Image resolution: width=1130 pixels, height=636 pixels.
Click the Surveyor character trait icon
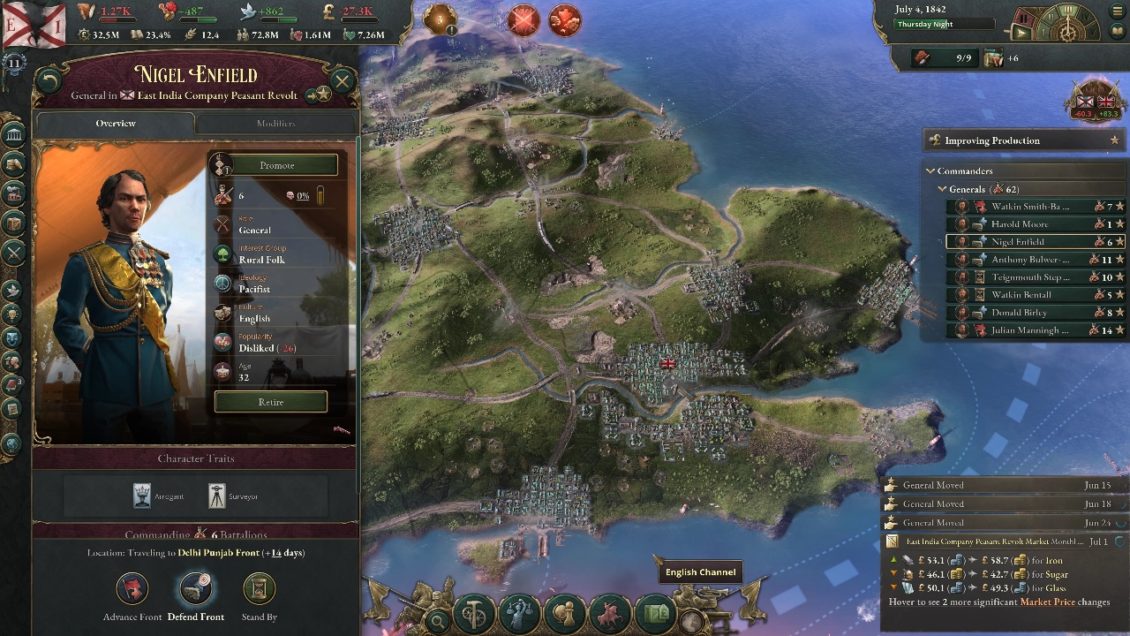(x=217, y=495)
